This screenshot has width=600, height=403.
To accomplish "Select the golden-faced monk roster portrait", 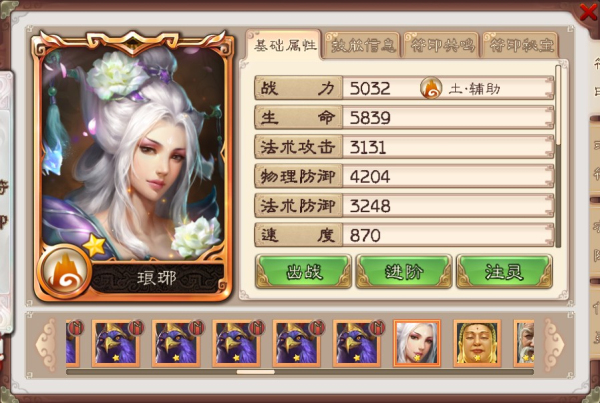I will 477,343.
